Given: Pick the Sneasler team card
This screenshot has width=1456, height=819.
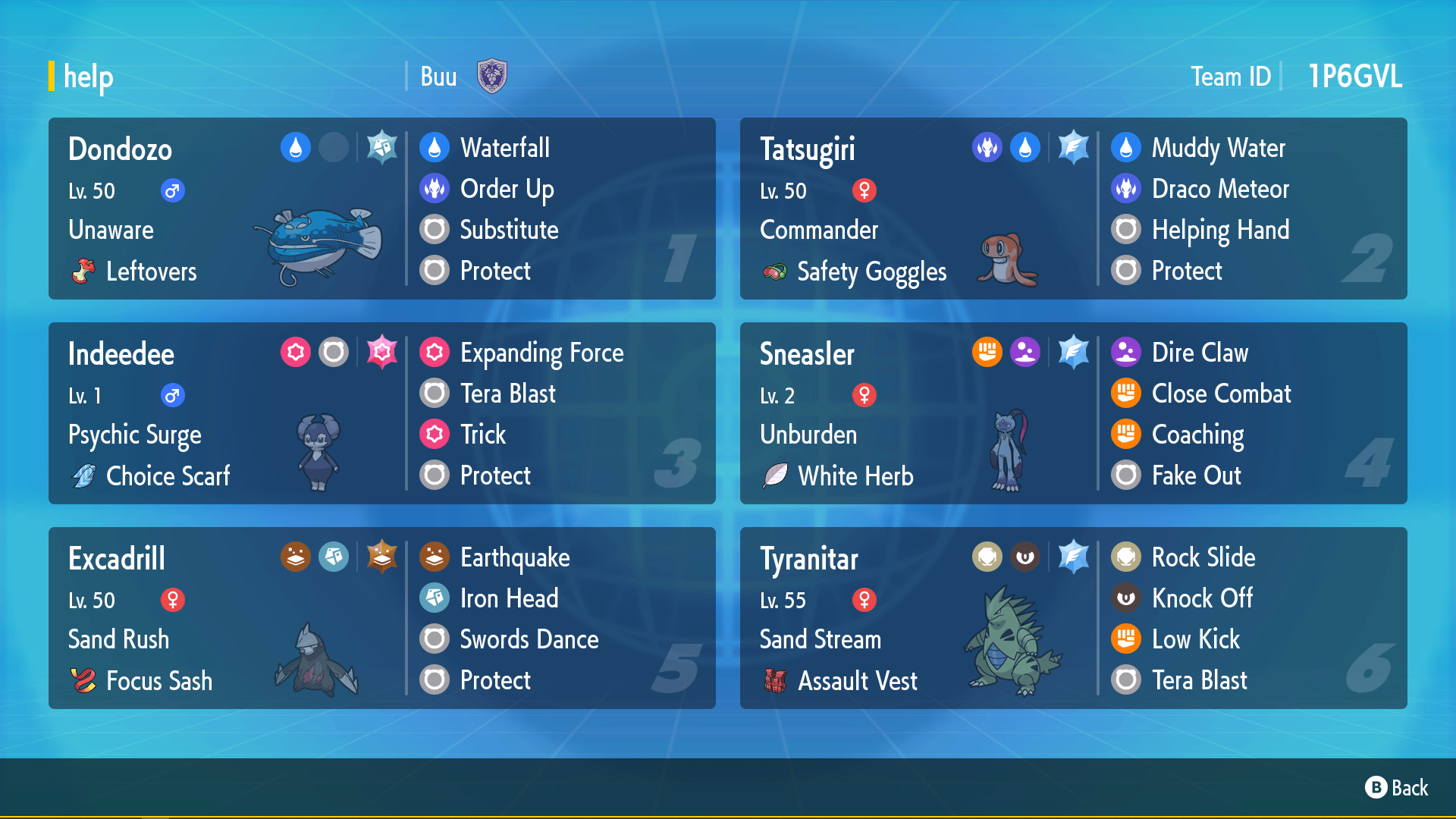Looking at the screenshot, I should click(x=1073, y=413).
